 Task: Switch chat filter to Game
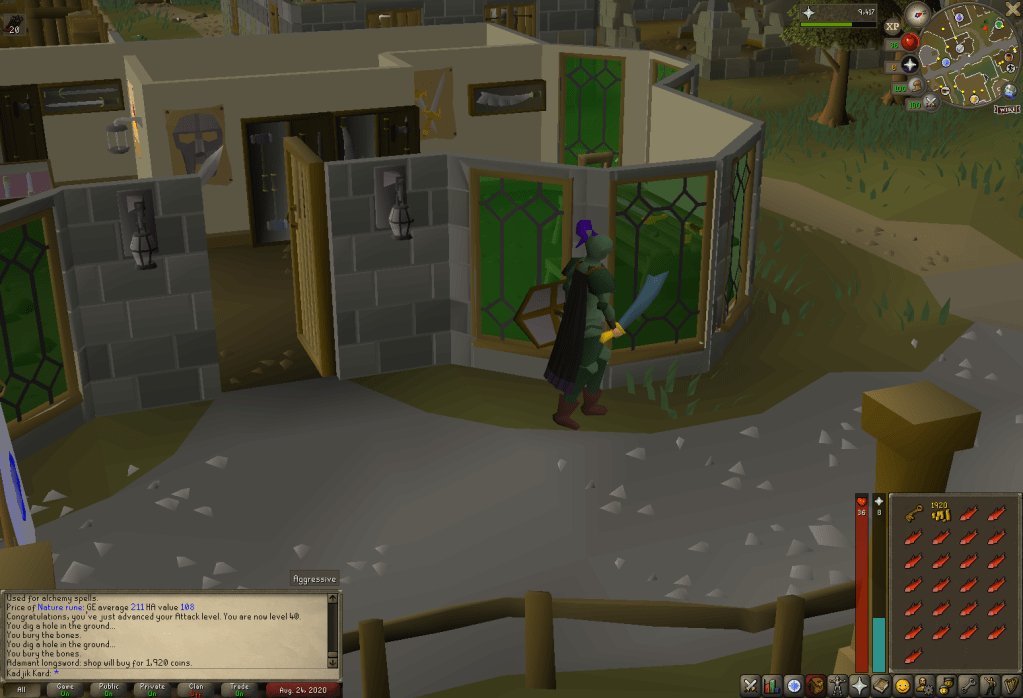click(x=67, y=689)
